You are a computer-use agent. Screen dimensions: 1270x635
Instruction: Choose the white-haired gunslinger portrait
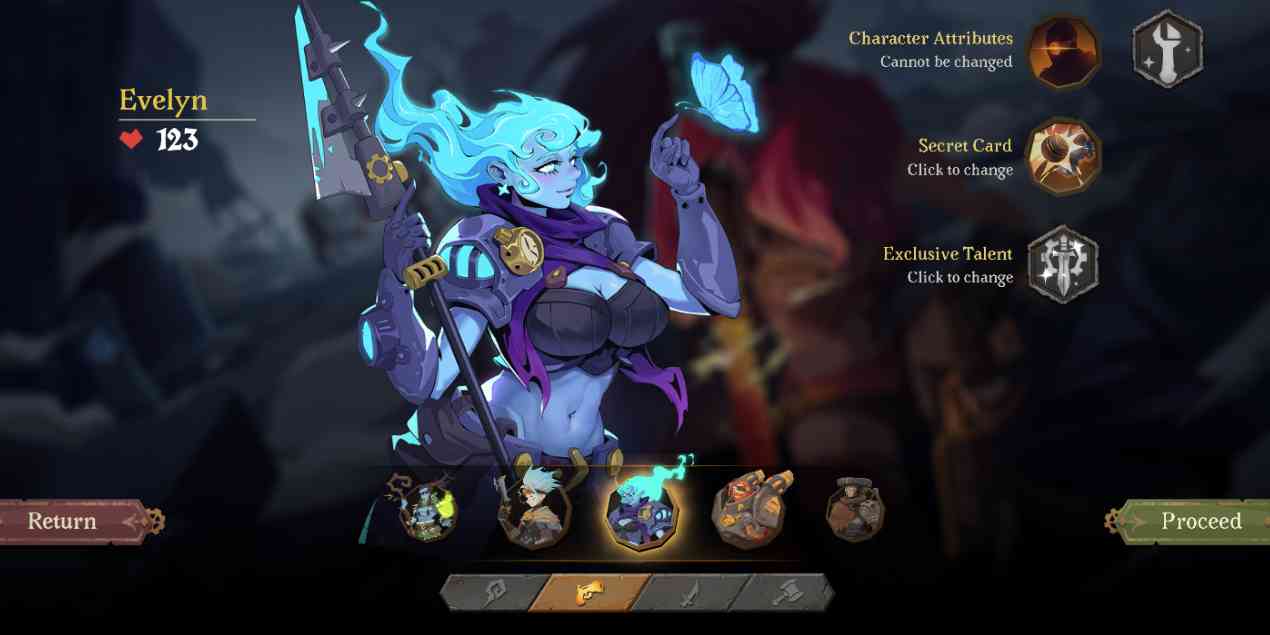click(x=534, y=511)
